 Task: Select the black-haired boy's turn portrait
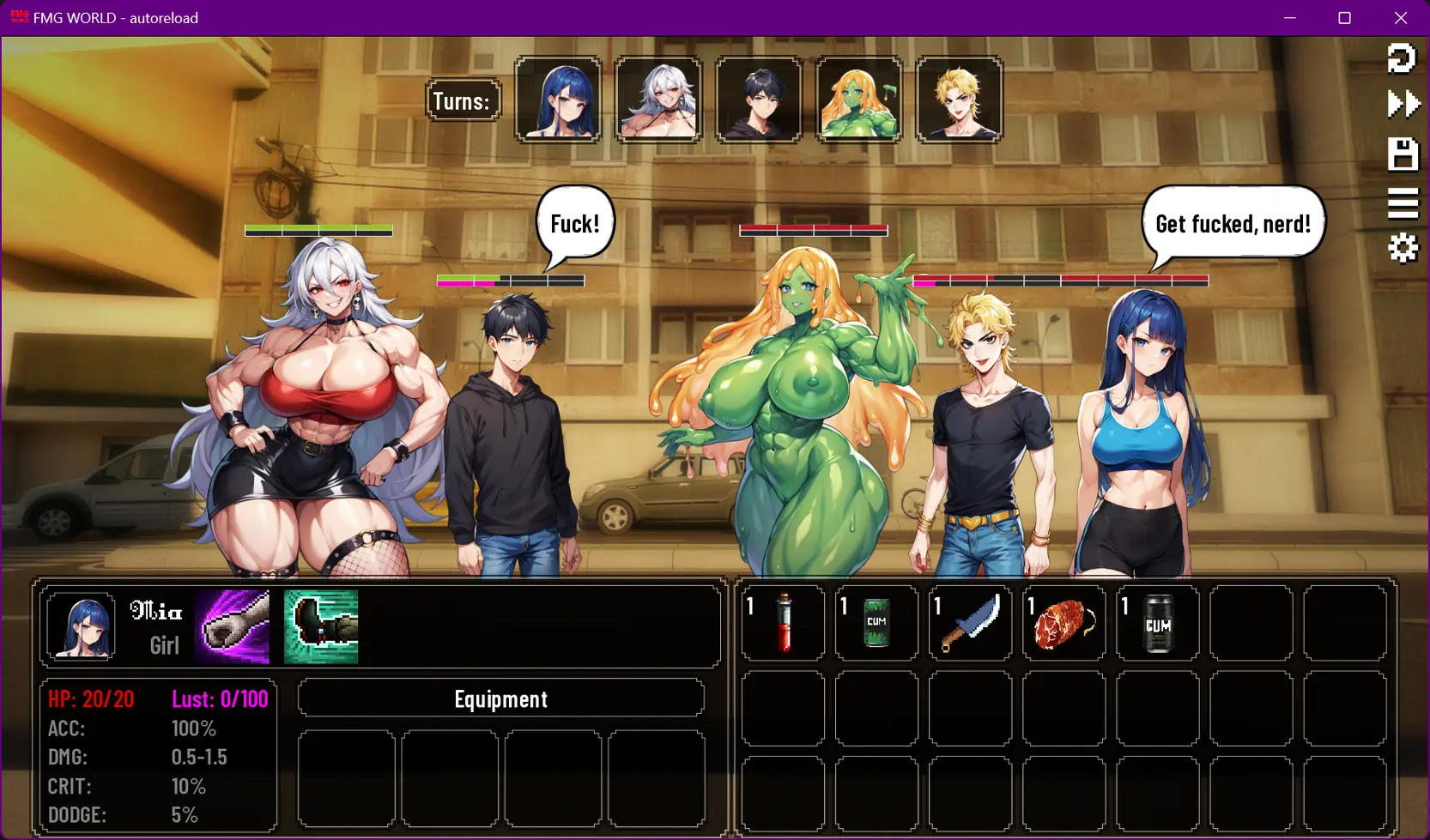point(759,100)
